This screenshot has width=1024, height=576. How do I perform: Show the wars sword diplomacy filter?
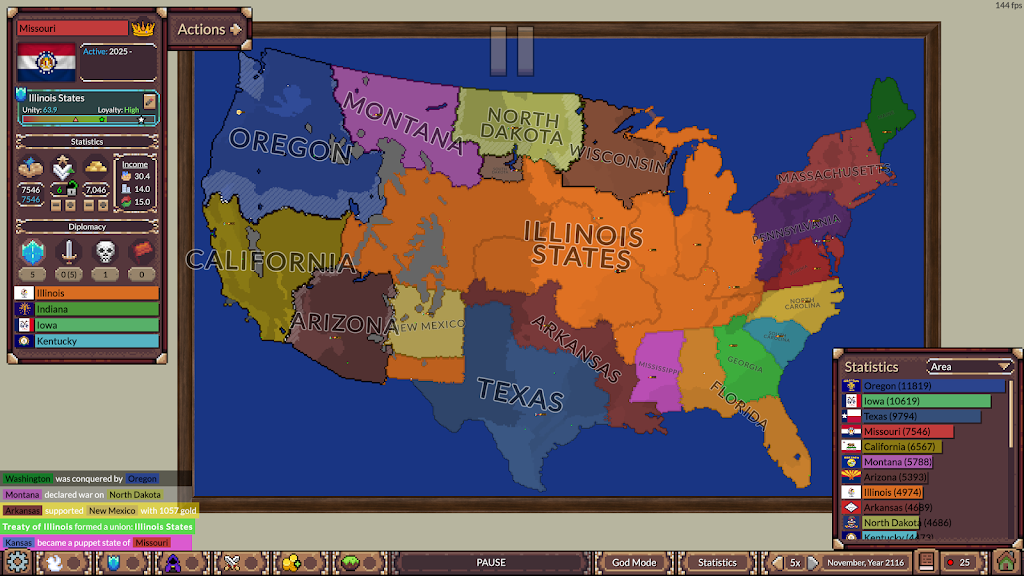[x=68, y=252]
